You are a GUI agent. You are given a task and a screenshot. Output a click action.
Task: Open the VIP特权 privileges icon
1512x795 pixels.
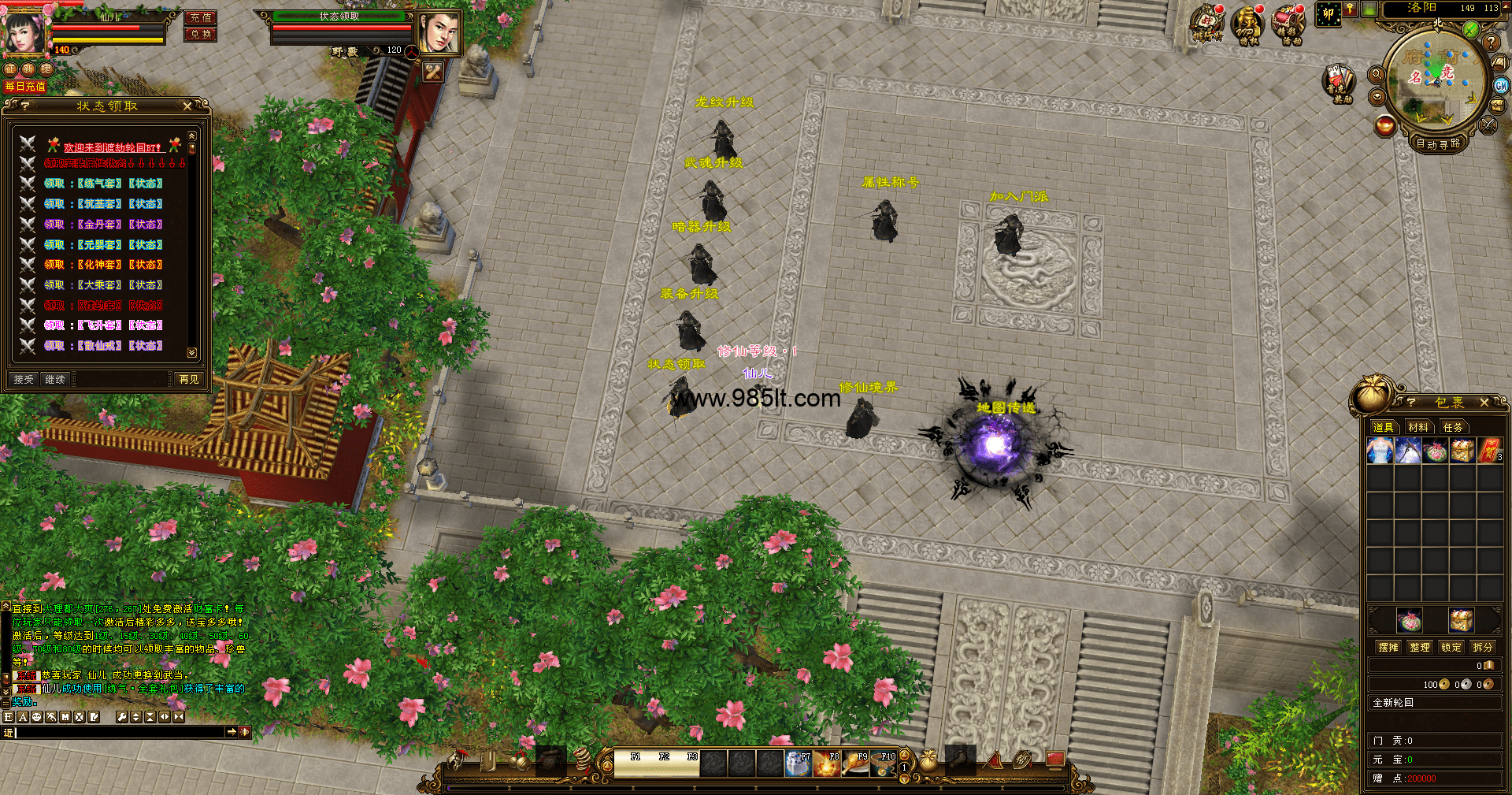pyautogui.click(x=1248, y=25)
